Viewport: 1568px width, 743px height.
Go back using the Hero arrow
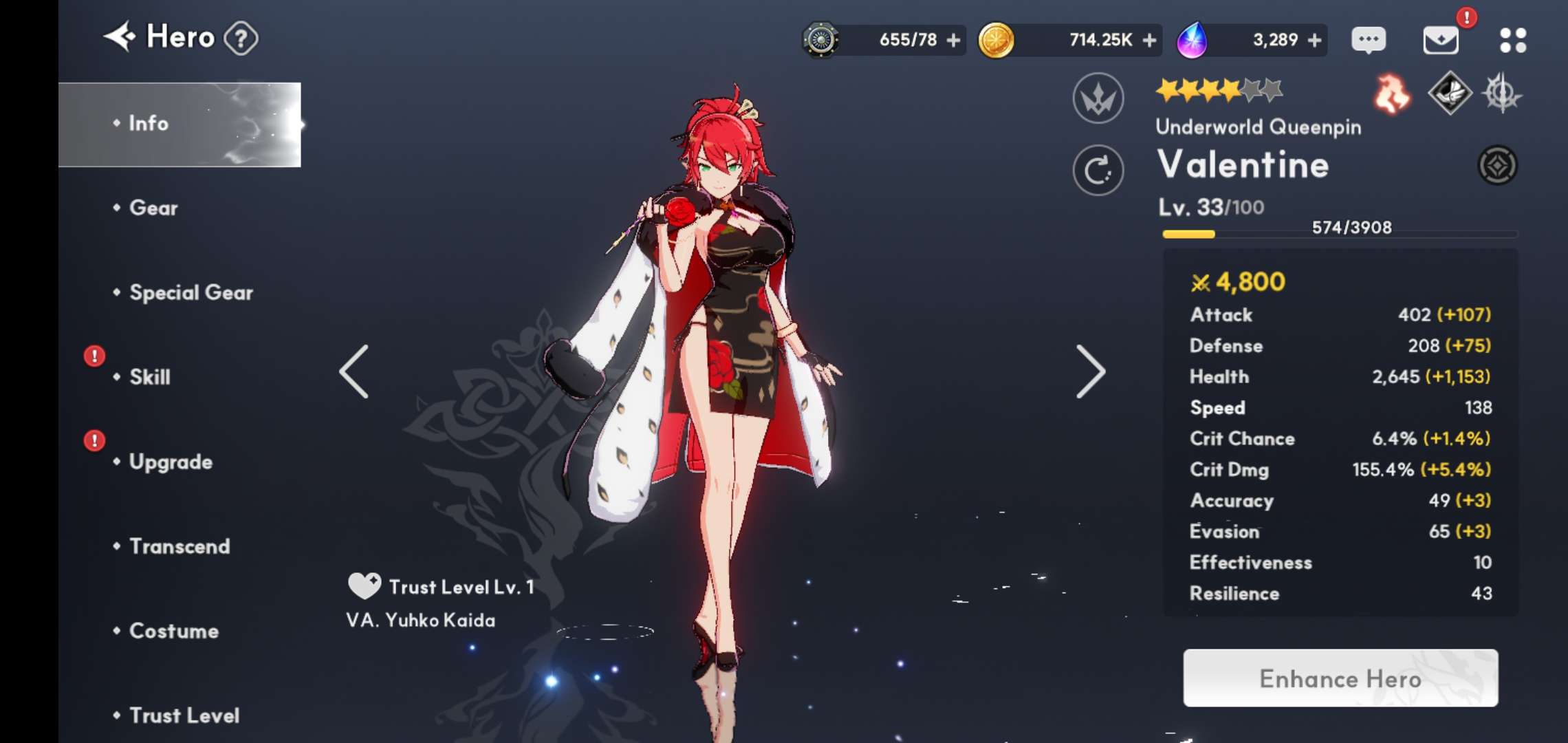click(121, 37)
